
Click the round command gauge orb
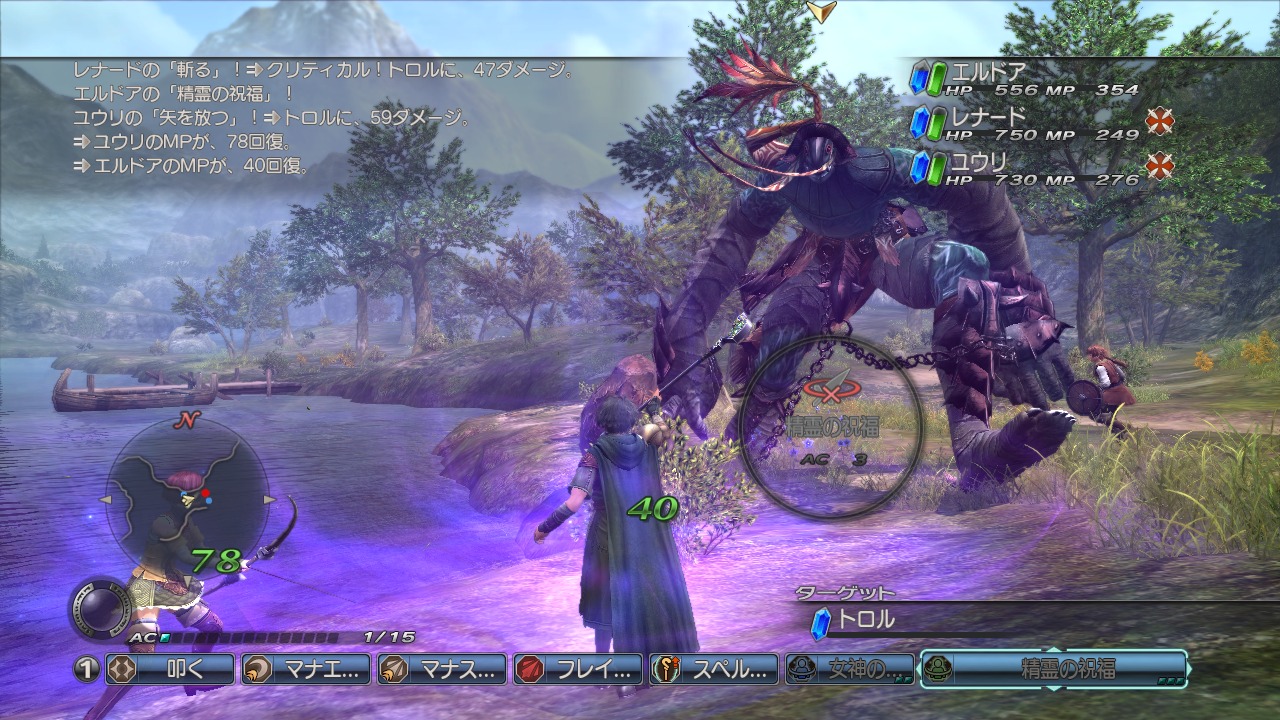click(x=100, y=607)
